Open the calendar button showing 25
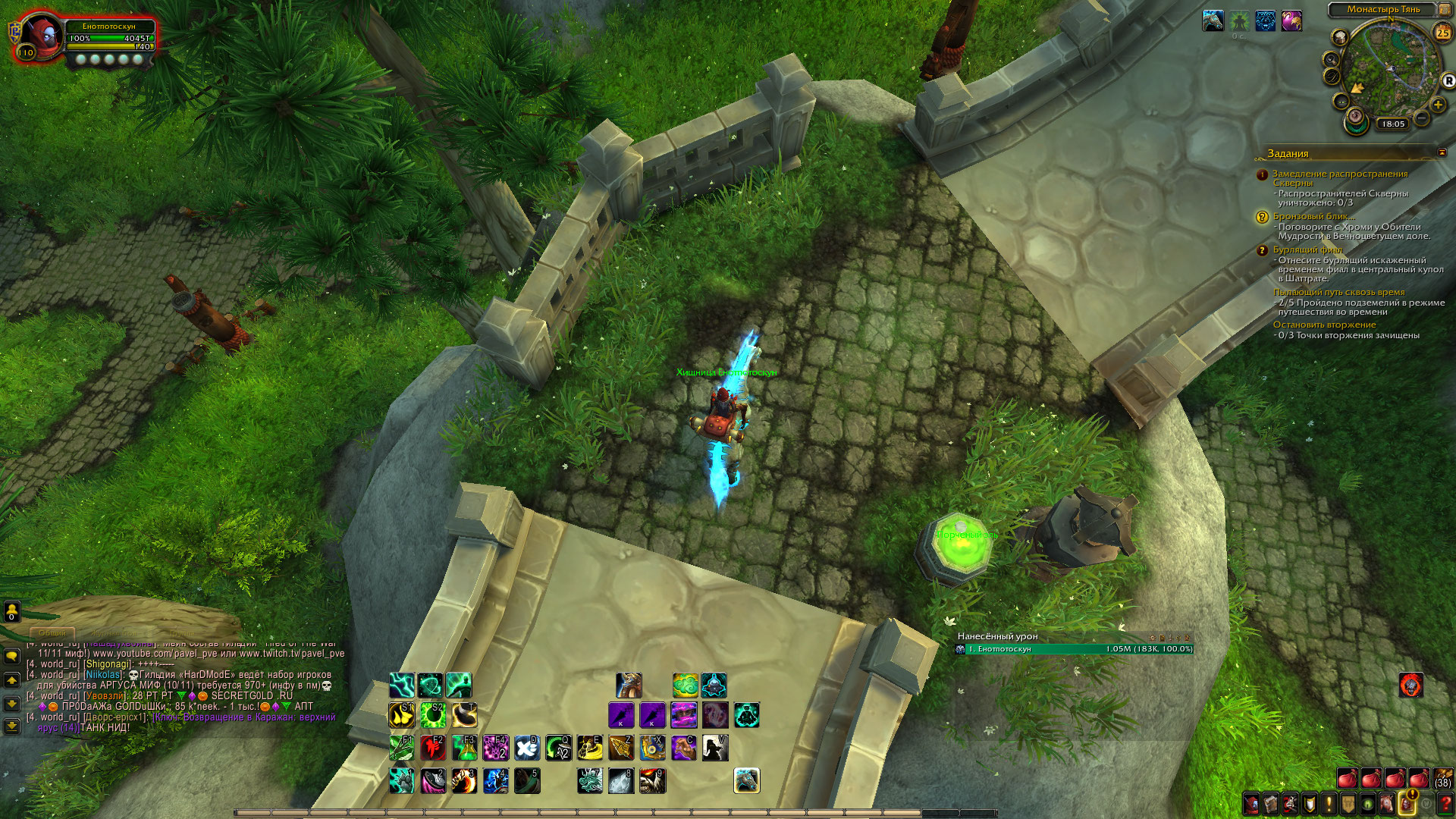The width and height of the screenshot is (1456, 819). pyautogui.click(x=1442, y=33)
